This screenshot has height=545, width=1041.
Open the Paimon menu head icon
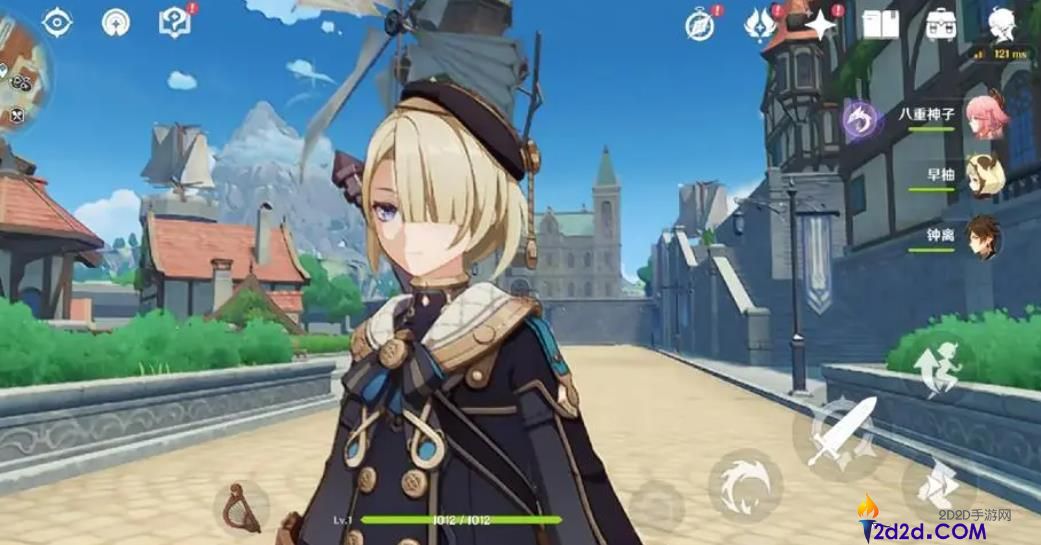coord(1002,24)
